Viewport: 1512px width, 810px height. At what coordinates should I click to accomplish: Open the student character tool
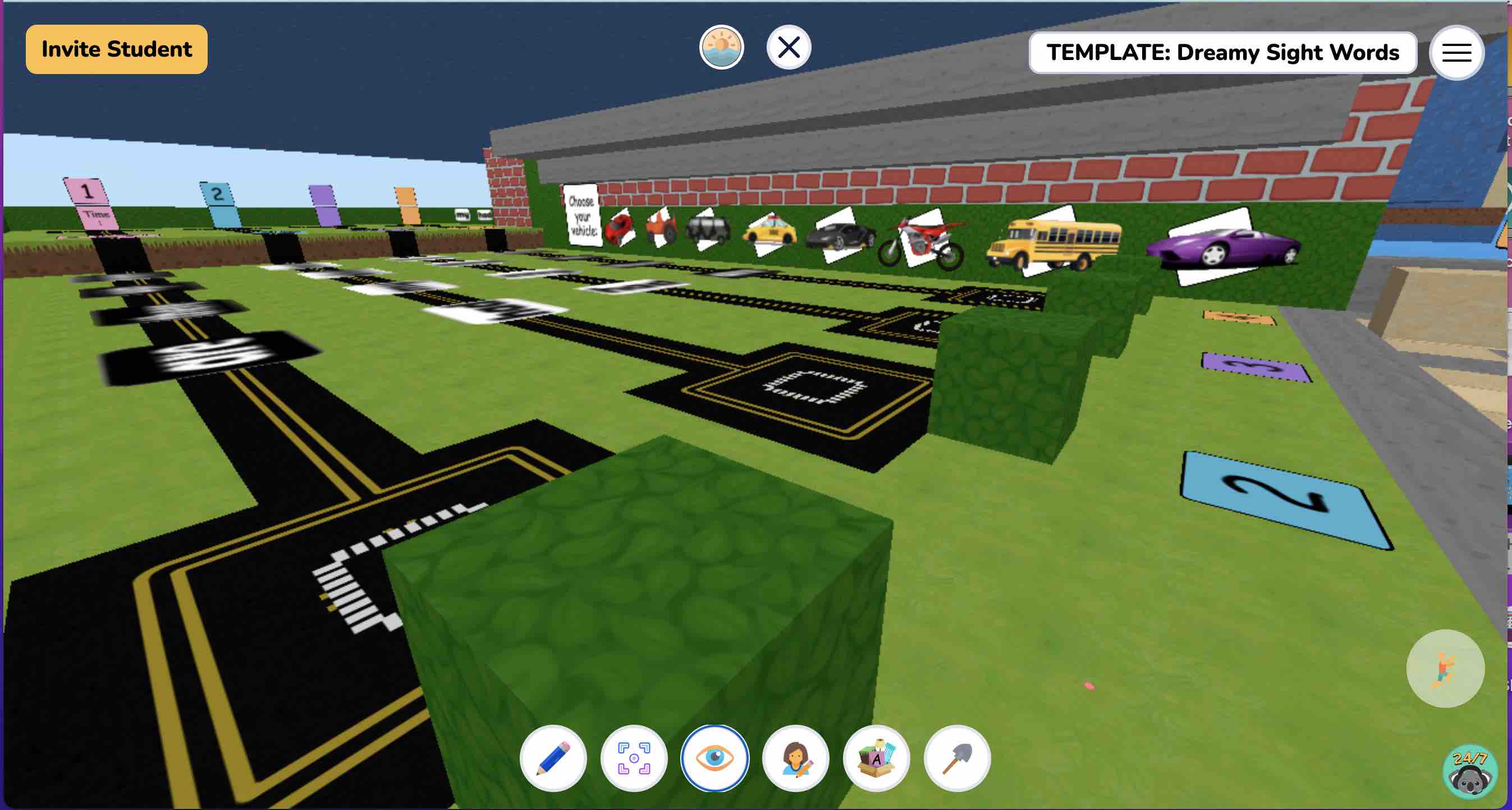[x=795, y=758]
